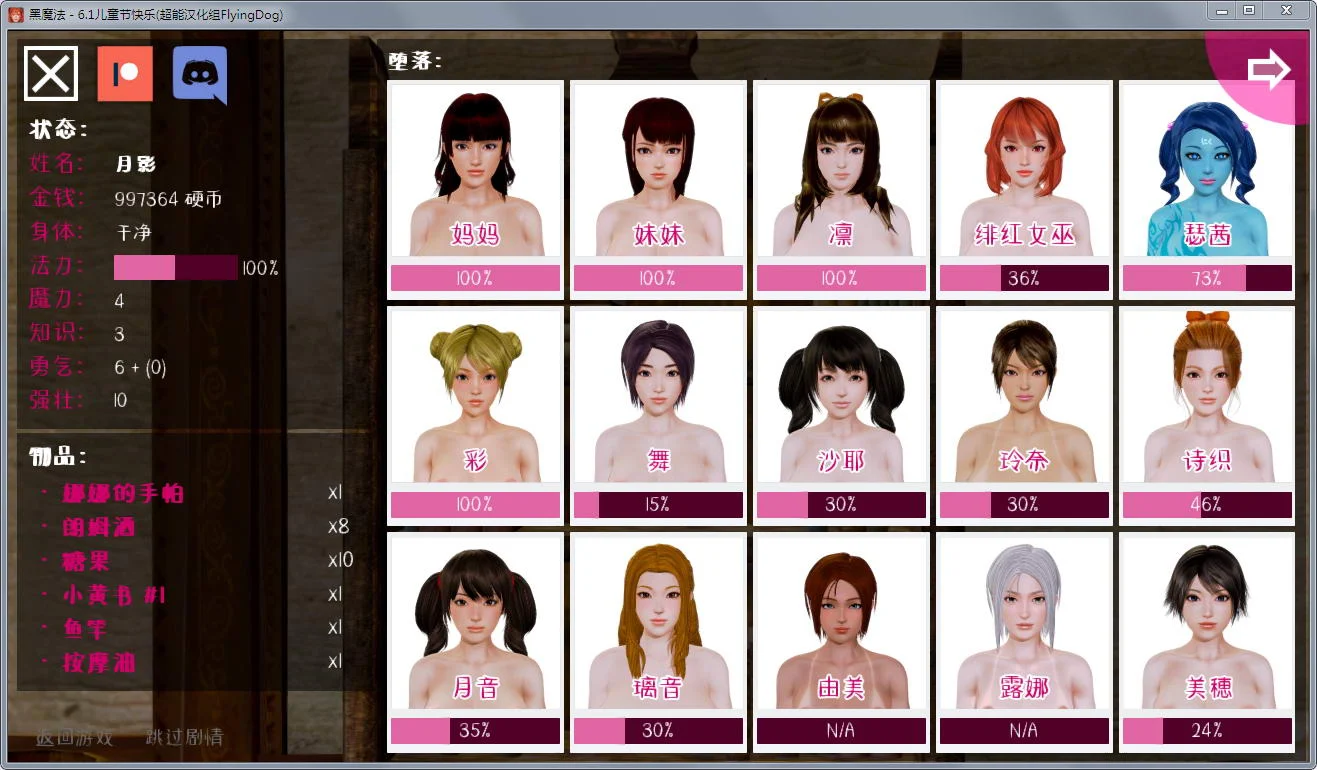The width and height of the screenshot is (1317, 770).
Task: Click the 35% corruption bar under 月音
Action: [475, 731]
